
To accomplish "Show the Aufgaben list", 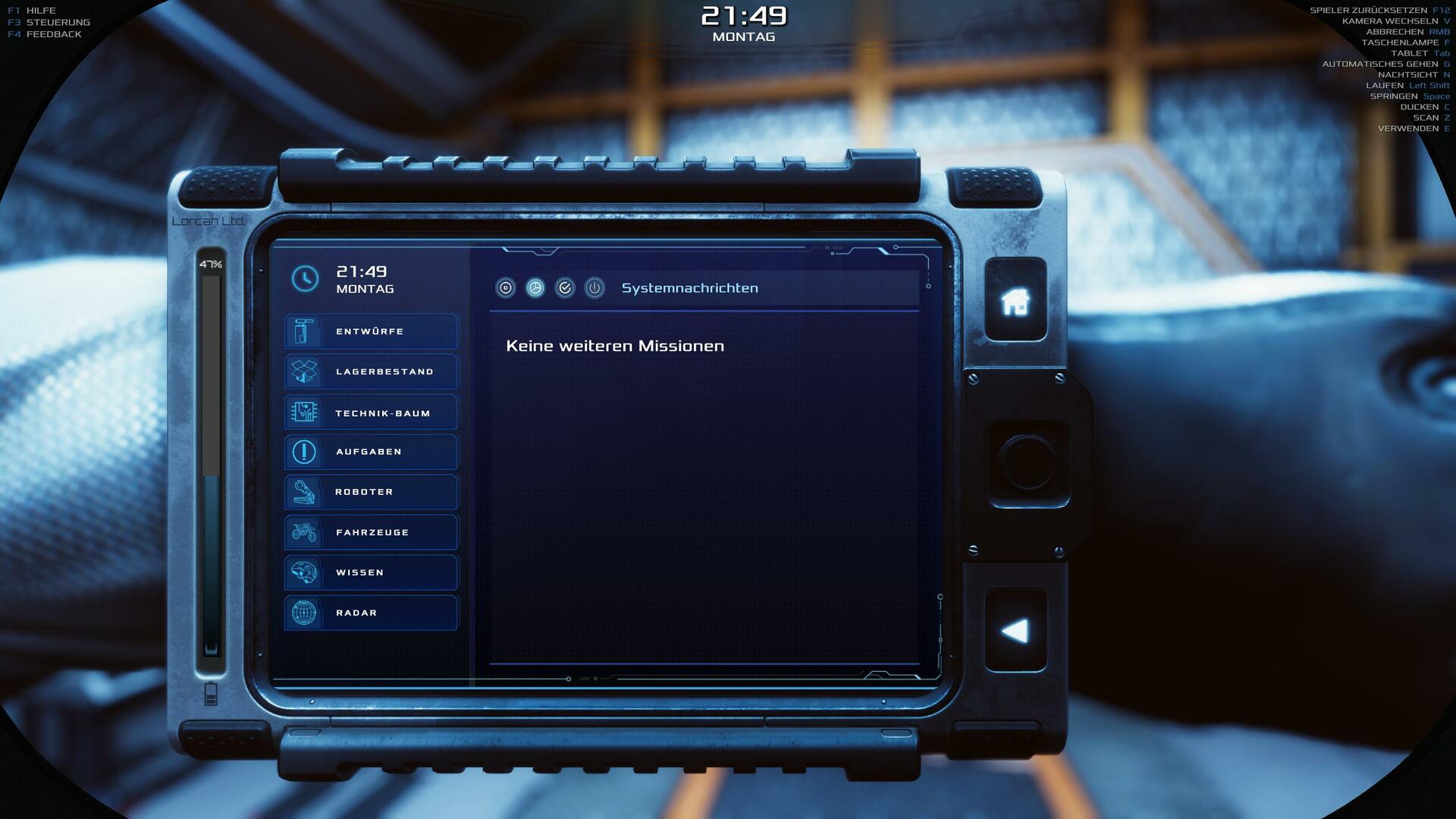I will (371, 452).
